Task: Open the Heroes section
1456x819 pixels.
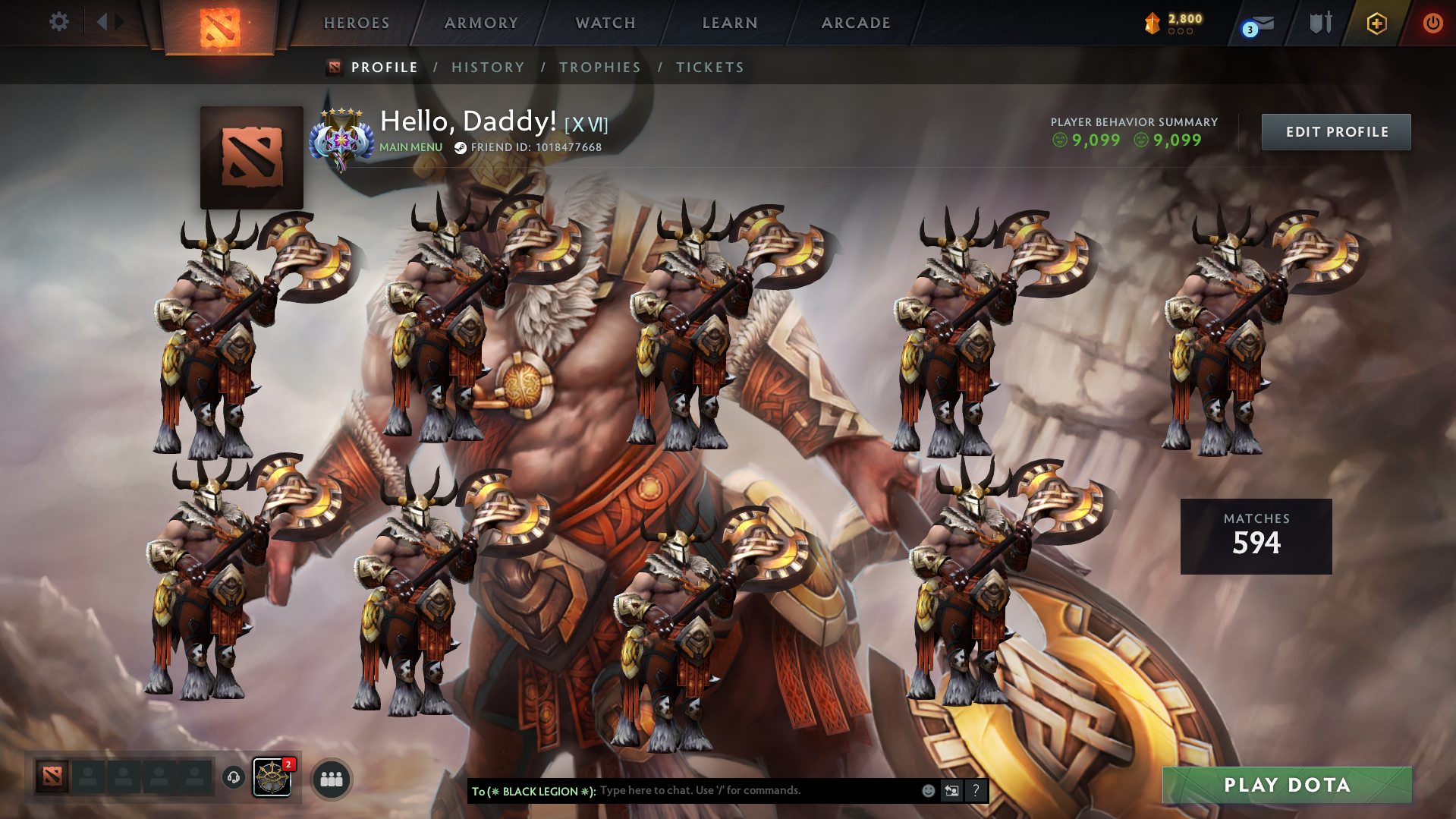Action: pos(357,23)
